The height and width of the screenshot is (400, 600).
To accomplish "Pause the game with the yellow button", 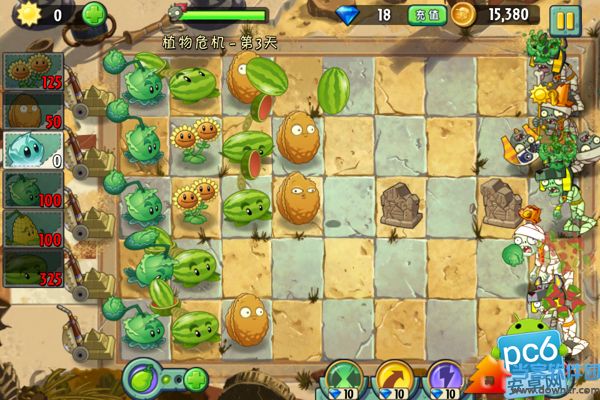I will [x=565, y=17].
